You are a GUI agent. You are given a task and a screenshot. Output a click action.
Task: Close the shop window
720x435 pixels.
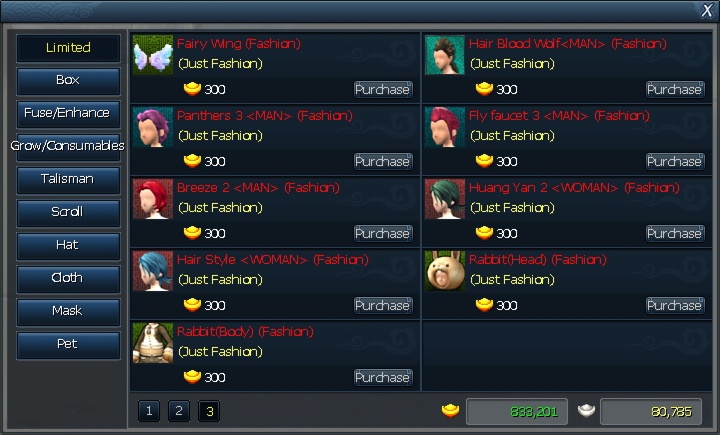(707, 10)
